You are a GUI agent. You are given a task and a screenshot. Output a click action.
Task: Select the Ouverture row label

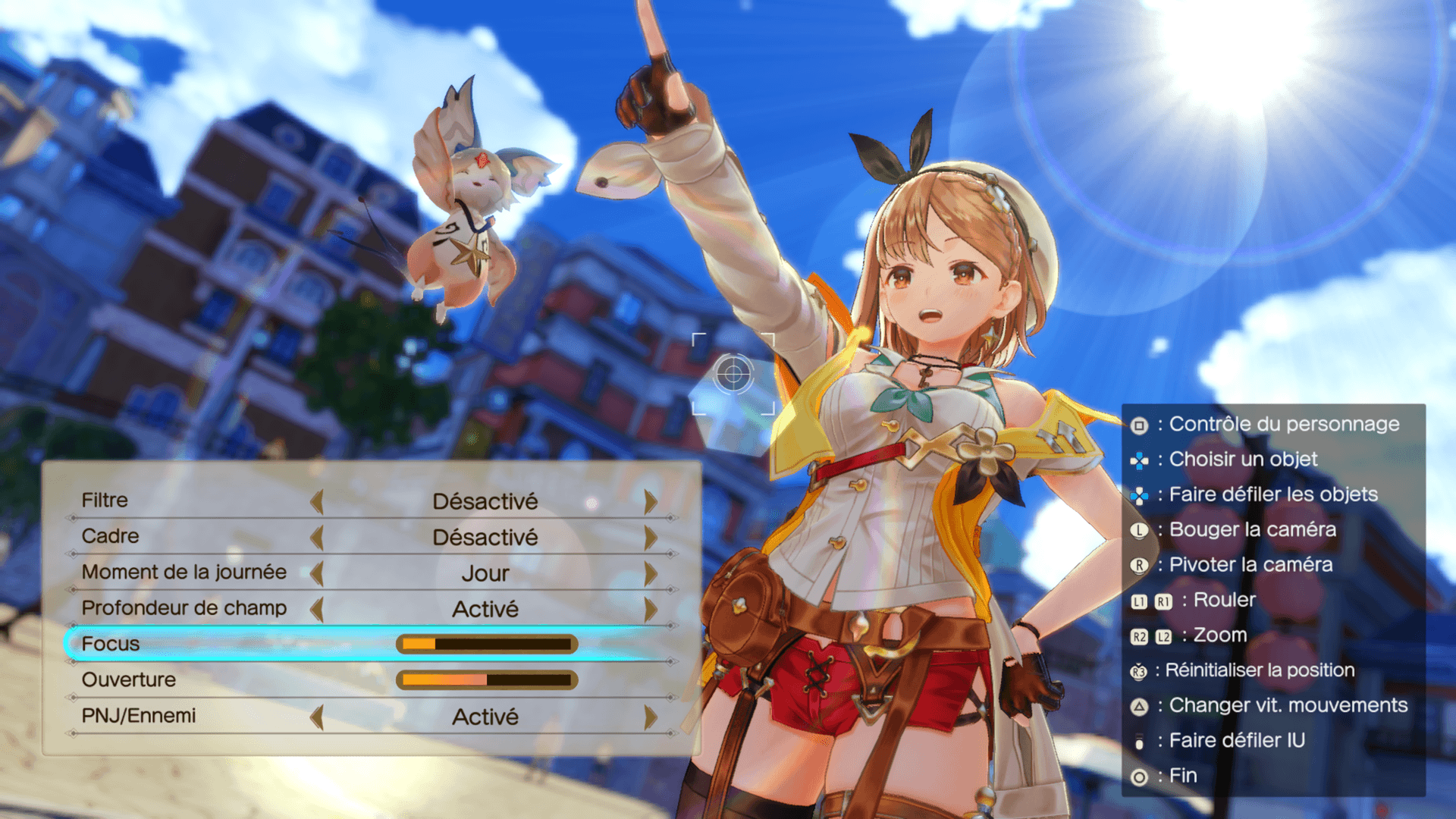[x=128, y=679]
